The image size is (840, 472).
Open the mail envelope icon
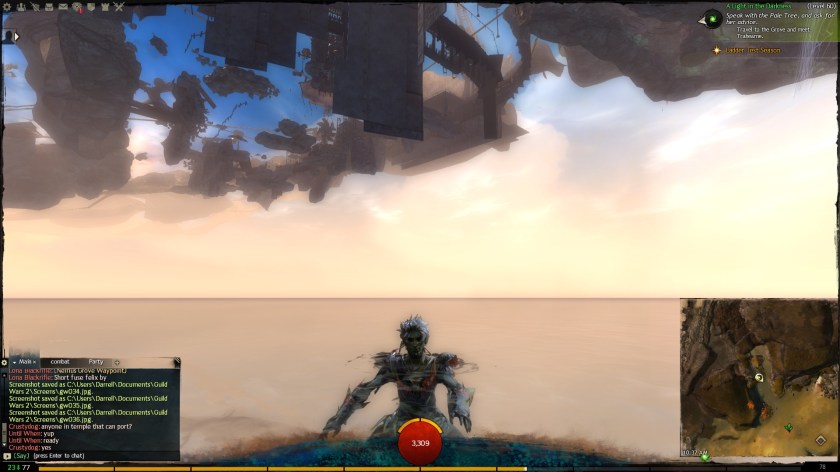click(x=62, y=6)
